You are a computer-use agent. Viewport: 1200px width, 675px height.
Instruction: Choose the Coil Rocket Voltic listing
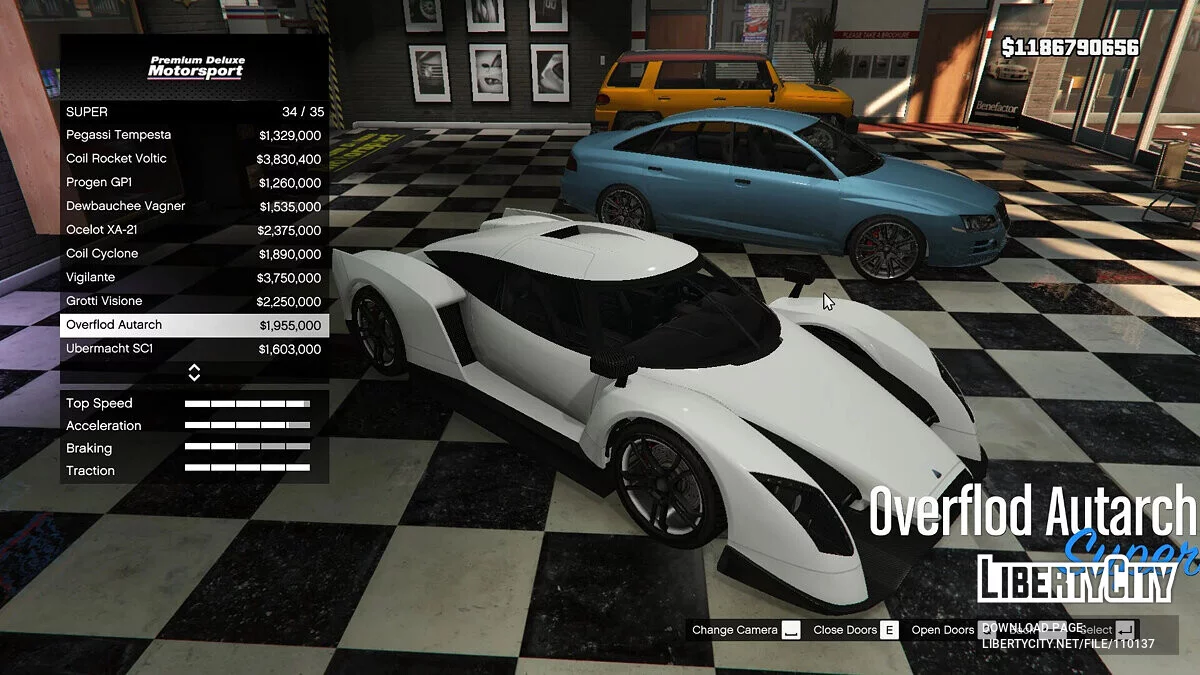point(194,159)
